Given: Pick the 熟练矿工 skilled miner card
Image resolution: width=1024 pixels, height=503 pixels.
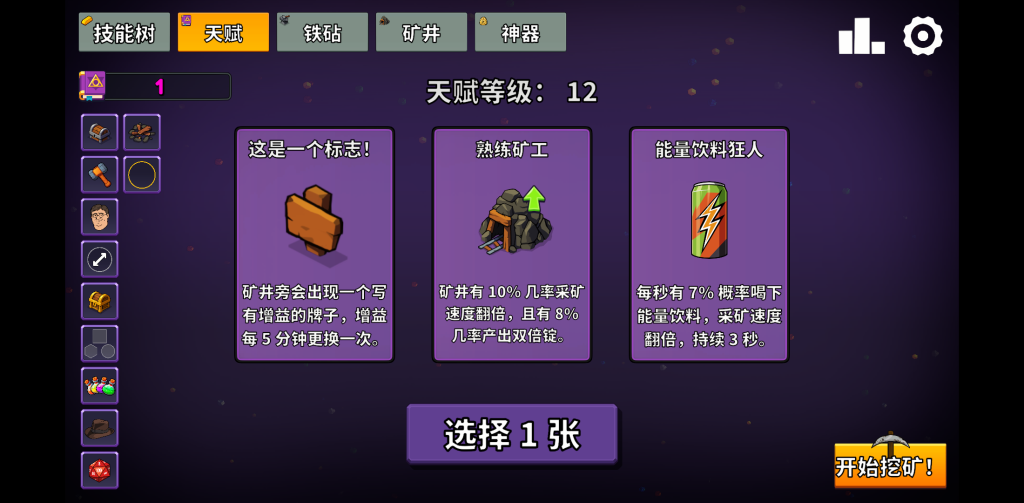Looking at the screenshot, I should (x=511, y=244).
